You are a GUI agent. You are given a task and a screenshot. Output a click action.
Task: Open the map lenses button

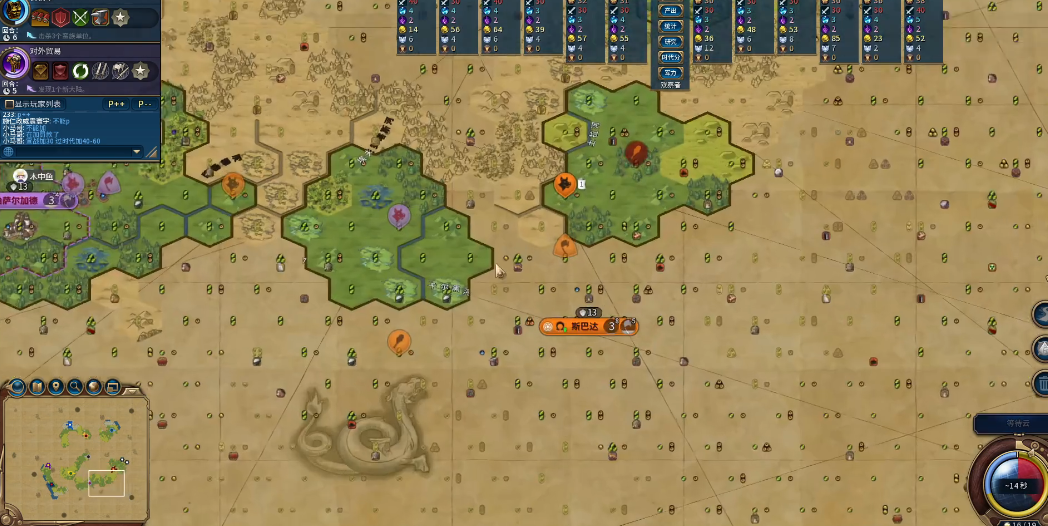[x=37, y=387]
